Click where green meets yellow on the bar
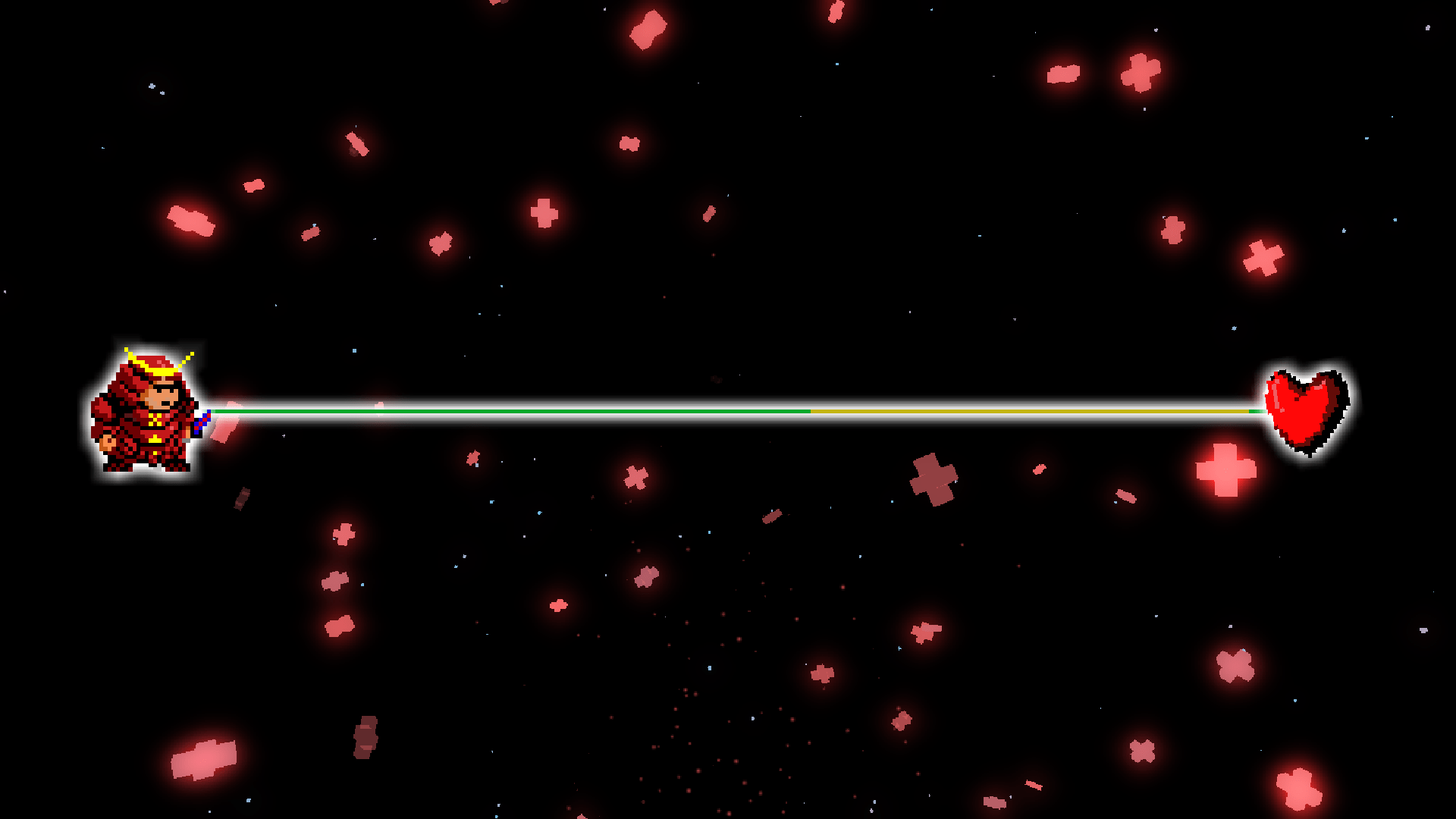 tap(811, 411)
